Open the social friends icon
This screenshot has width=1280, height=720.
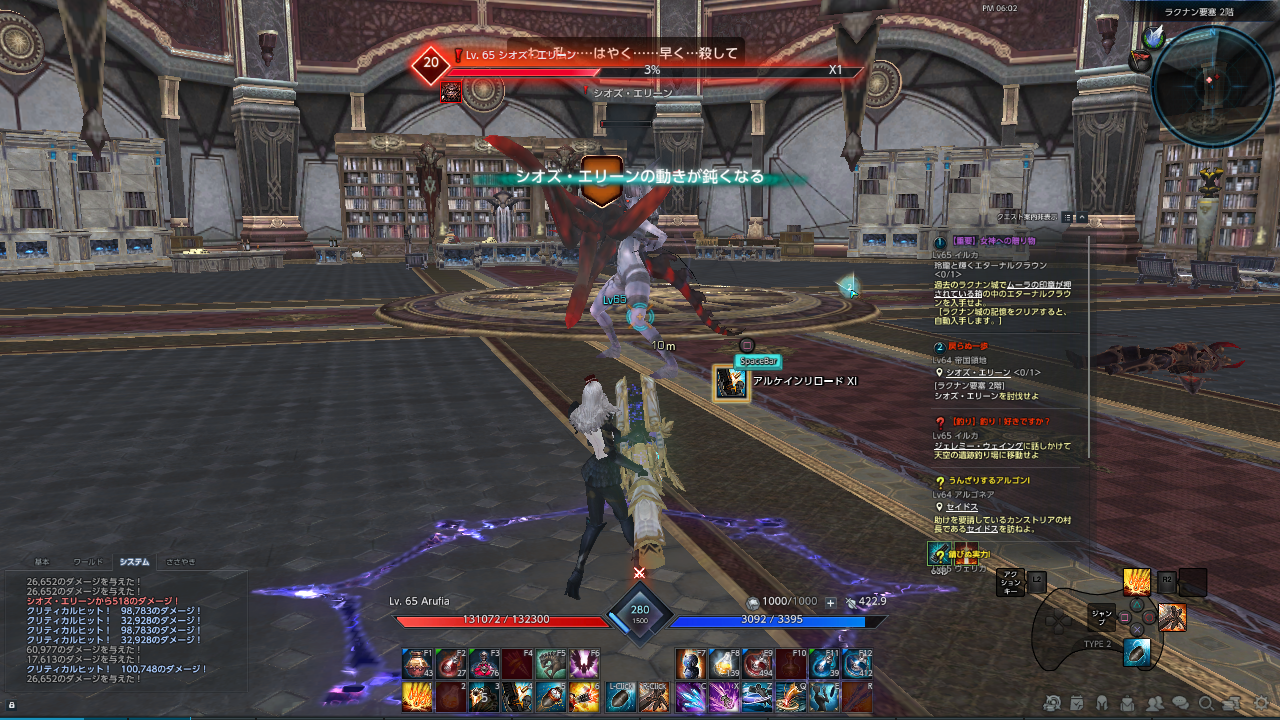click(1155, 703)
